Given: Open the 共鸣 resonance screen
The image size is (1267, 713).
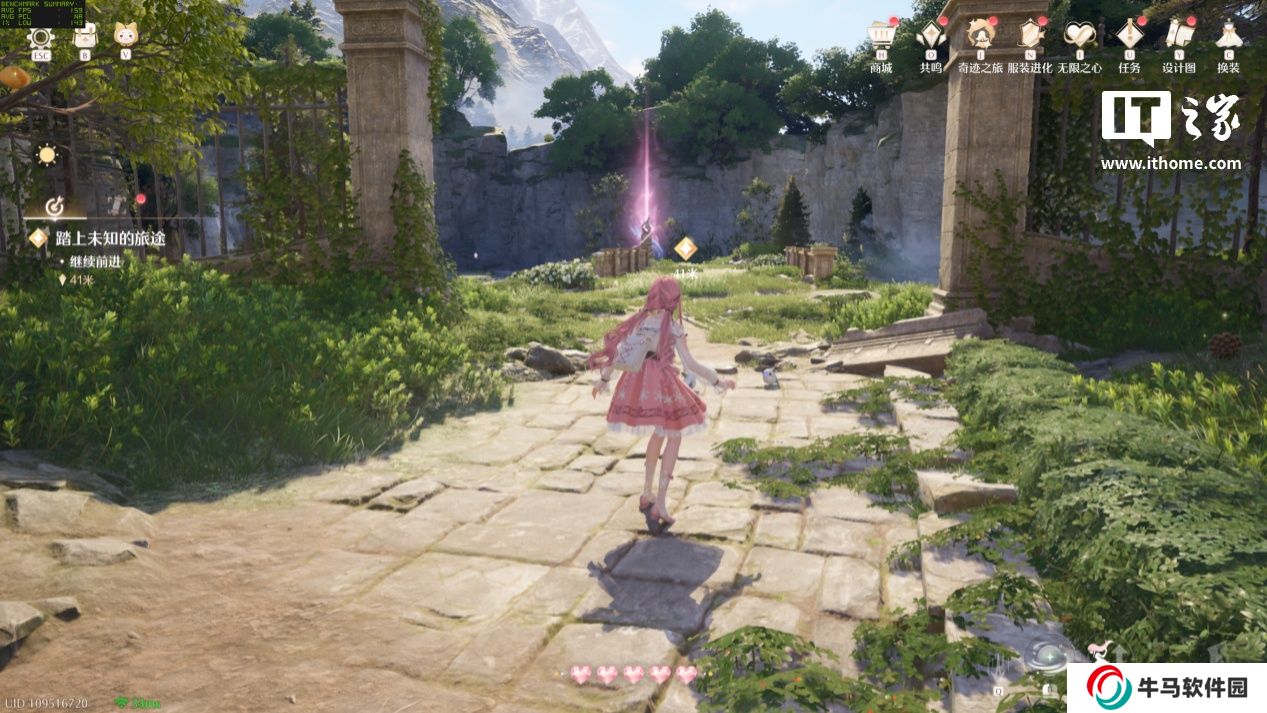Looking at the screenshot, I should click(931, 37).
